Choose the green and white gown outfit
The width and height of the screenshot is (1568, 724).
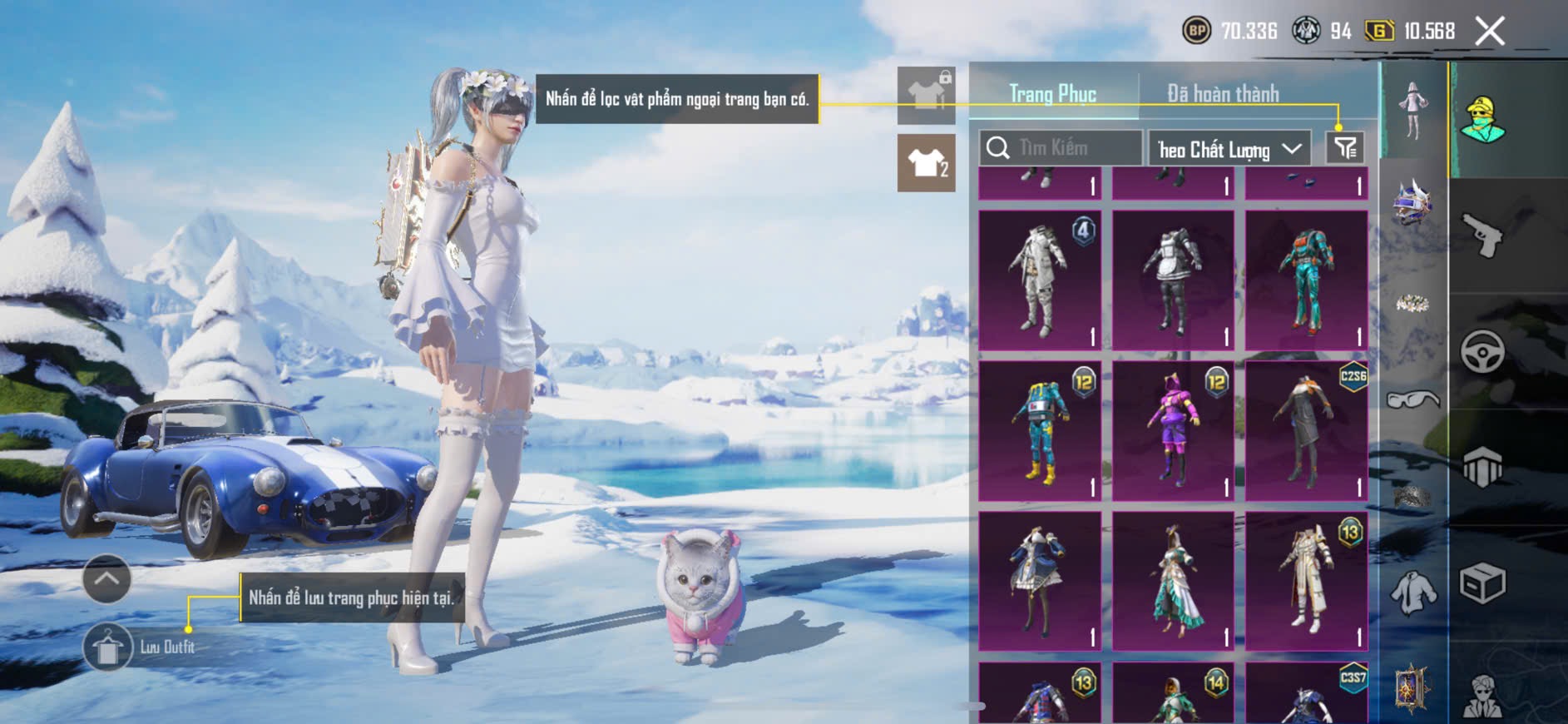pos(1173,581)
